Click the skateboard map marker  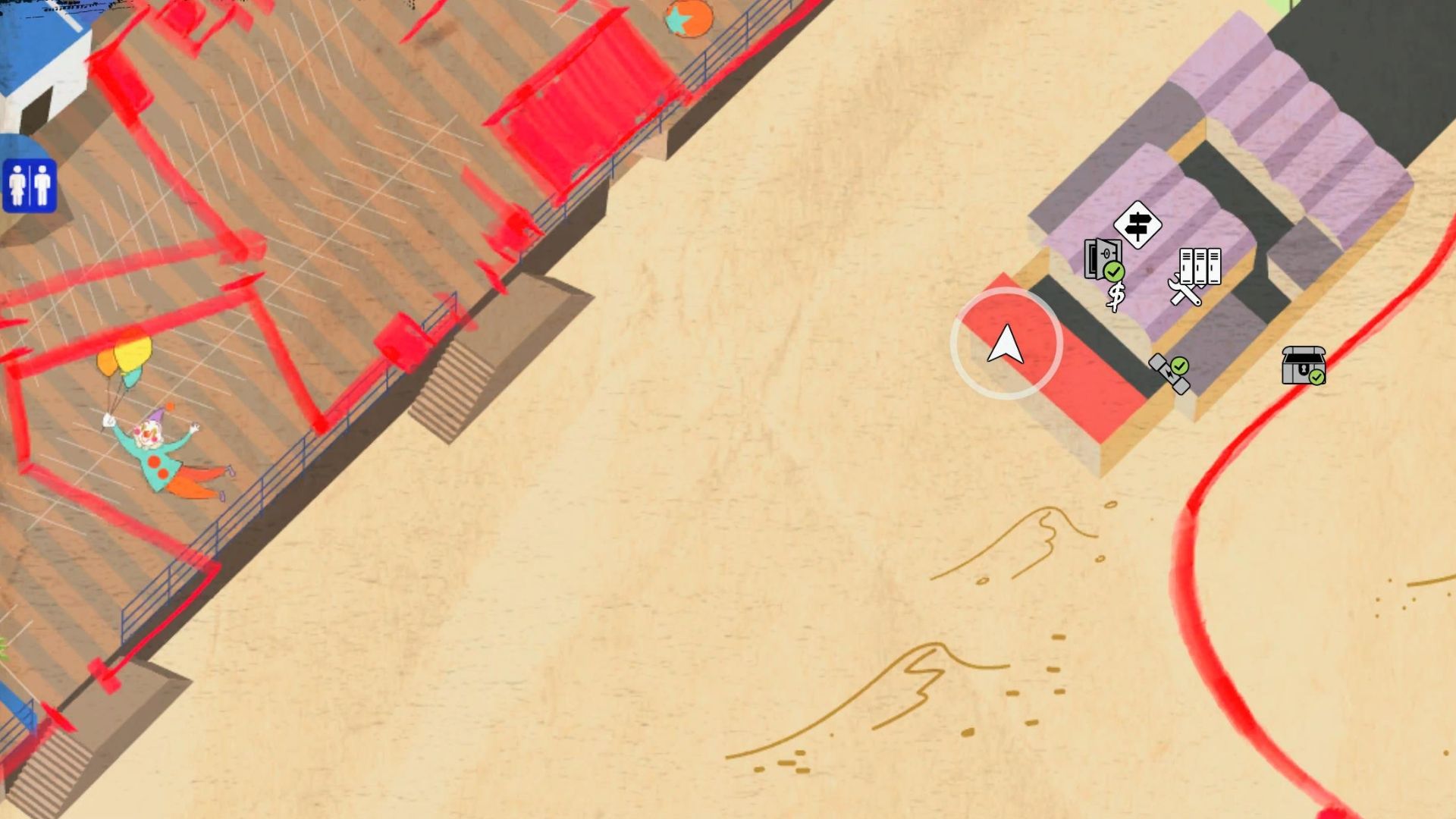(1169, 374)
